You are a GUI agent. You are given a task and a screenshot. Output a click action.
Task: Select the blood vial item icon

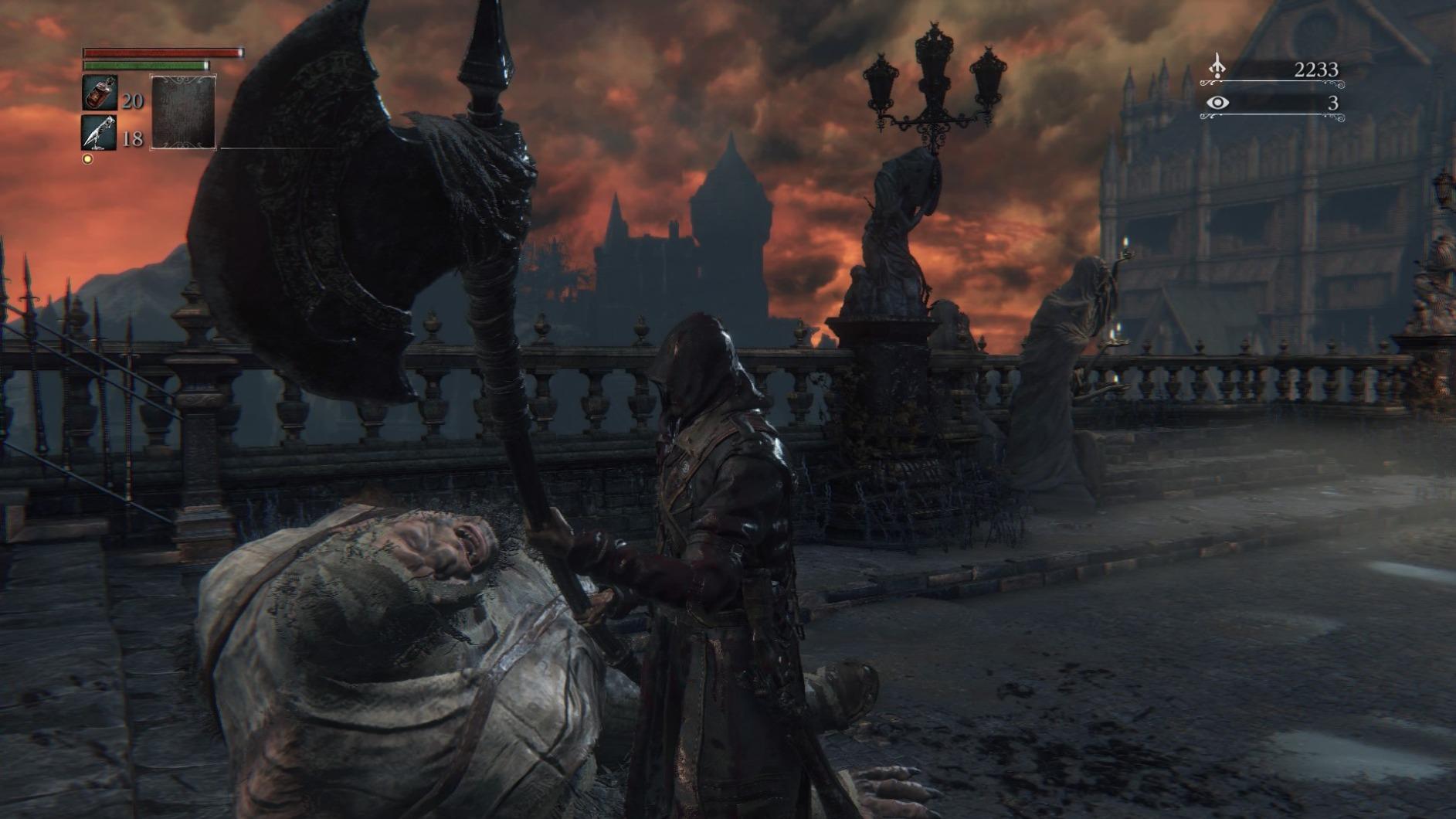[100, 93]
